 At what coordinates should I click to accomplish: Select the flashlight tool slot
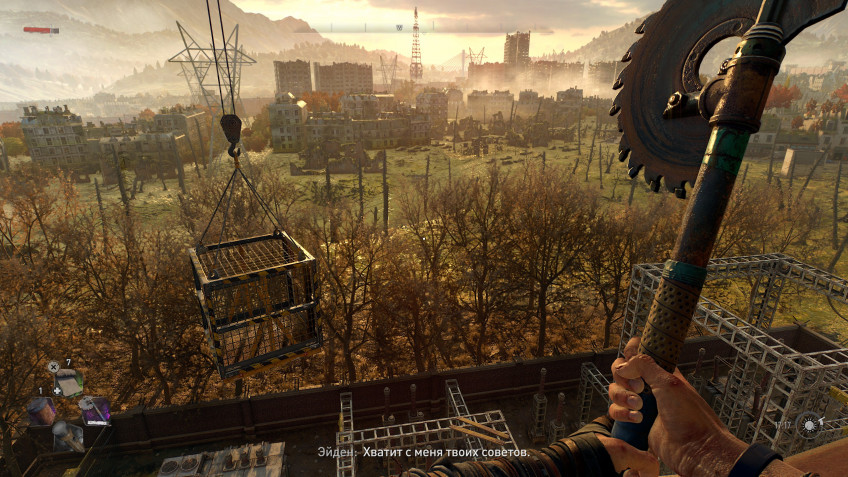click(x=67, y=435)
